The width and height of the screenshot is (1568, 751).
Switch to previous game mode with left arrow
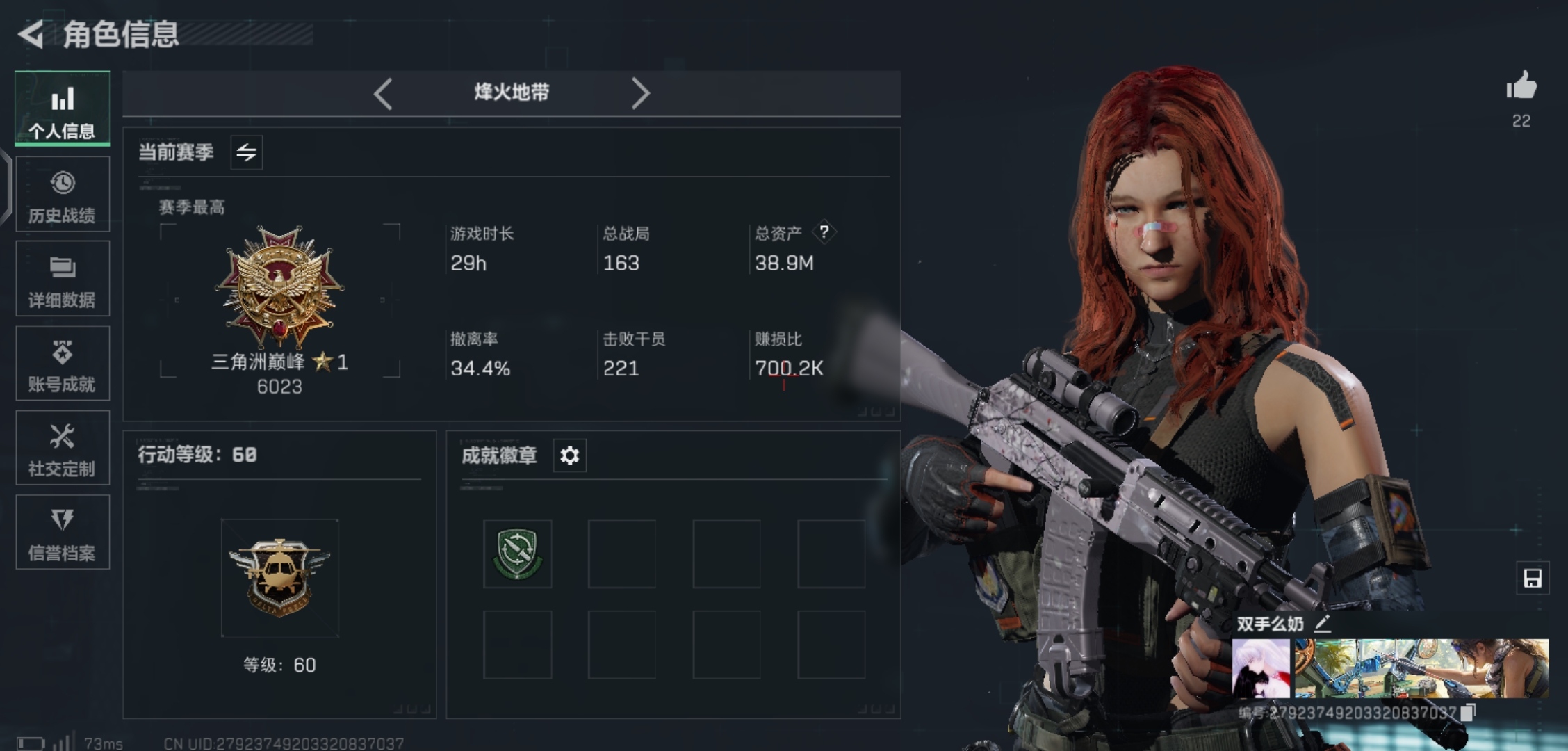coord(383,93)
